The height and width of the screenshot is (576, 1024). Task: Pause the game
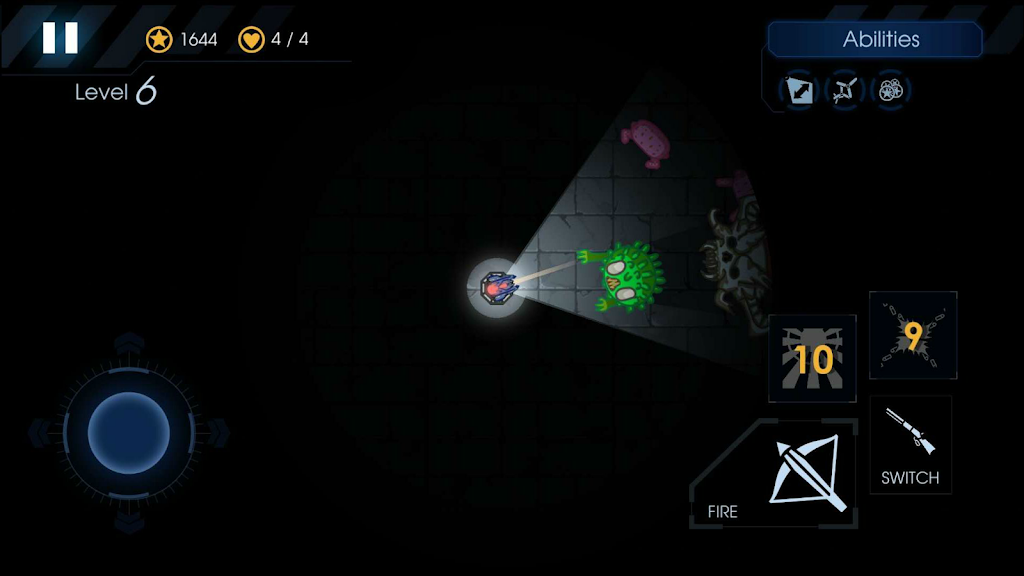60,38
